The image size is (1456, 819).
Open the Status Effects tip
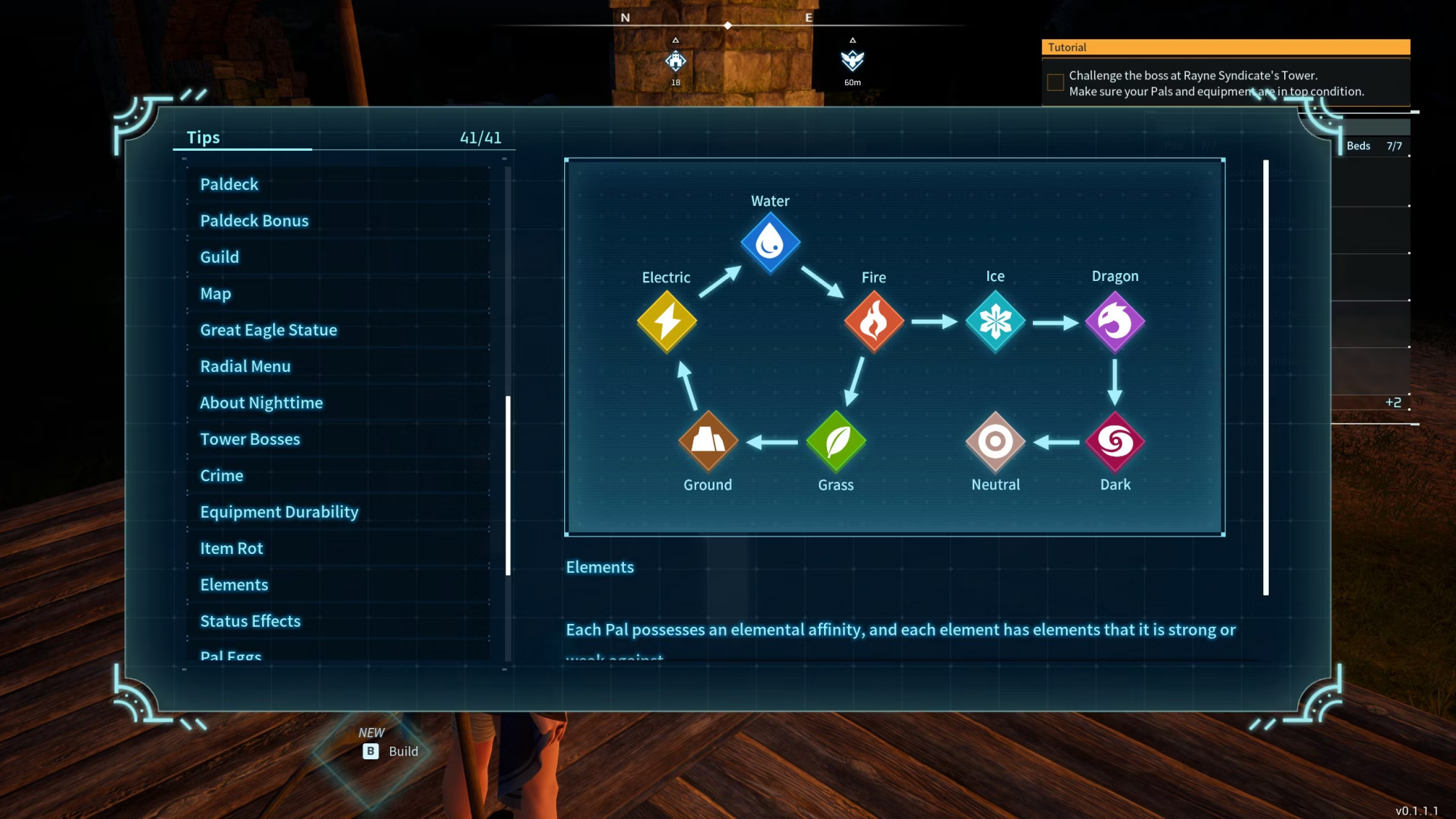click(250, 621)
